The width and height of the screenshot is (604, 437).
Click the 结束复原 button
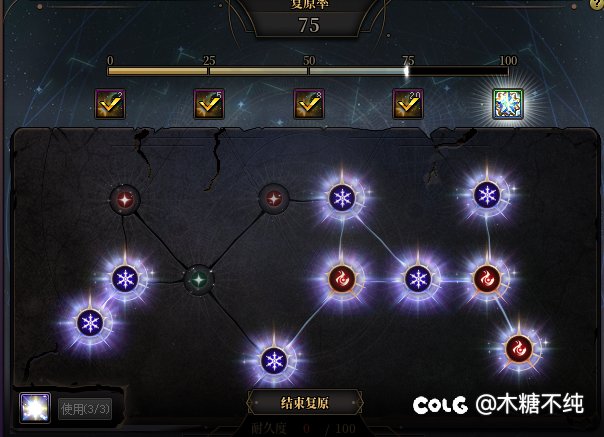click(304, 404)
